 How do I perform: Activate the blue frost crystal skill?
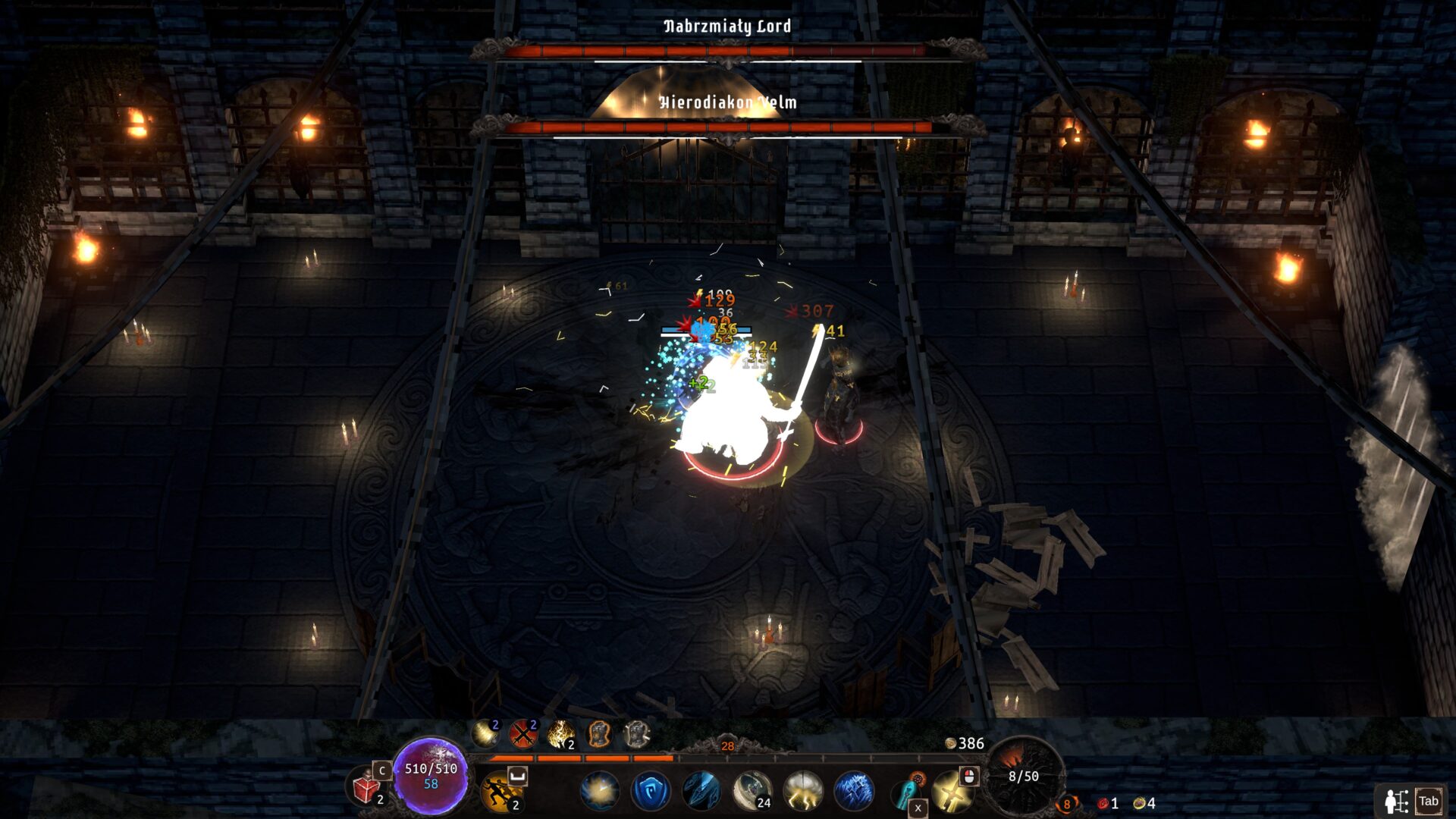pos(853,790)
